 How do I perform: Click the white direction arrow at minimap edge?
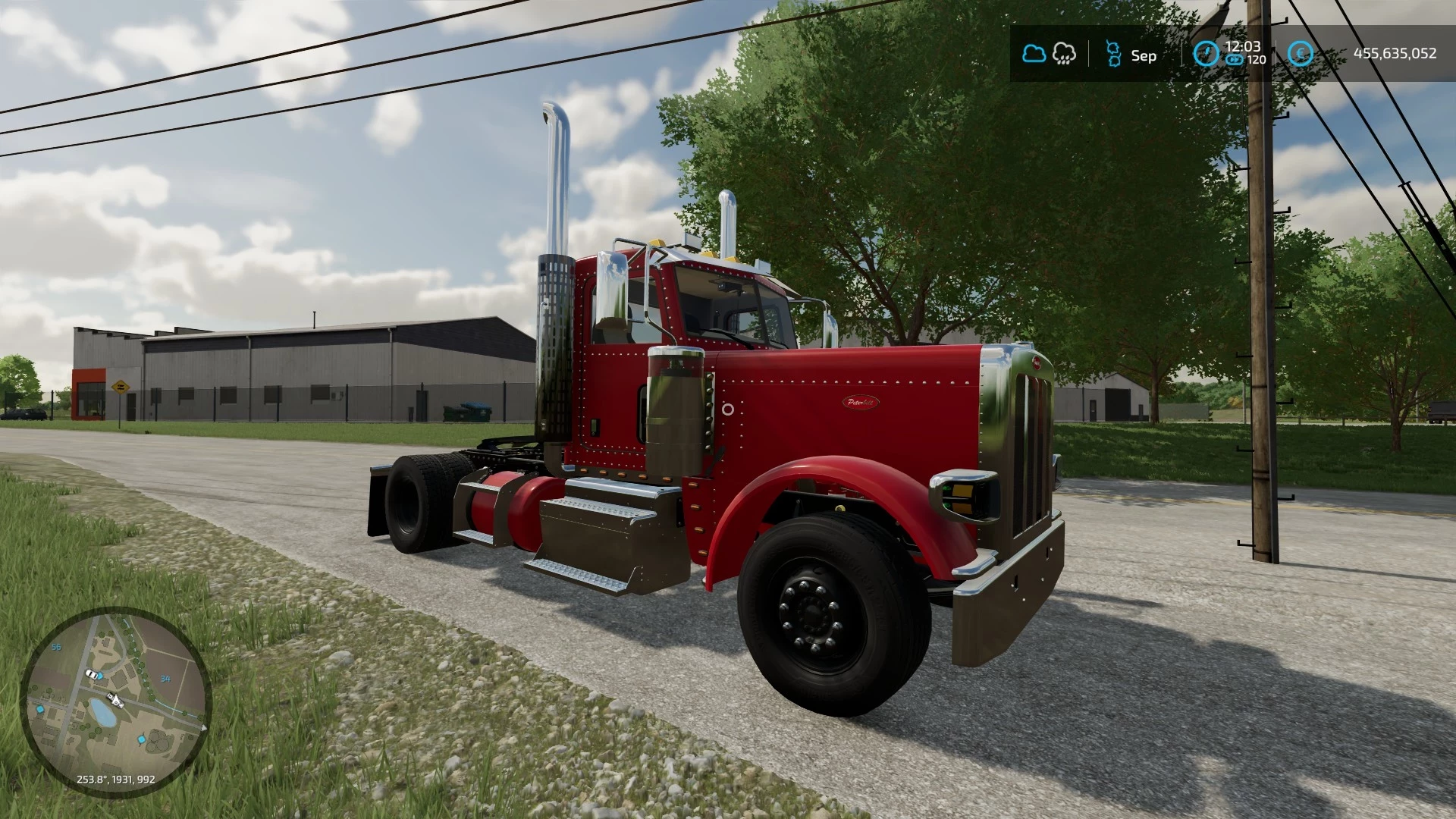tap(203, 727)
